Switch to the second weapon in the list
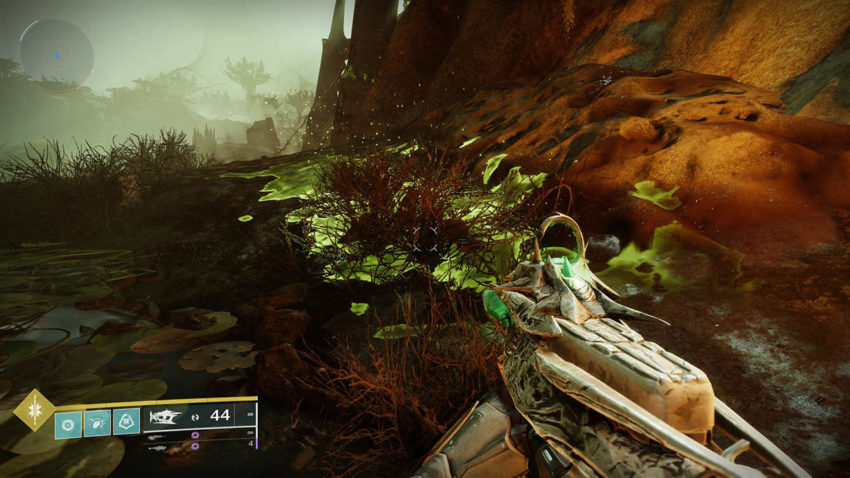 coord(159,435)
